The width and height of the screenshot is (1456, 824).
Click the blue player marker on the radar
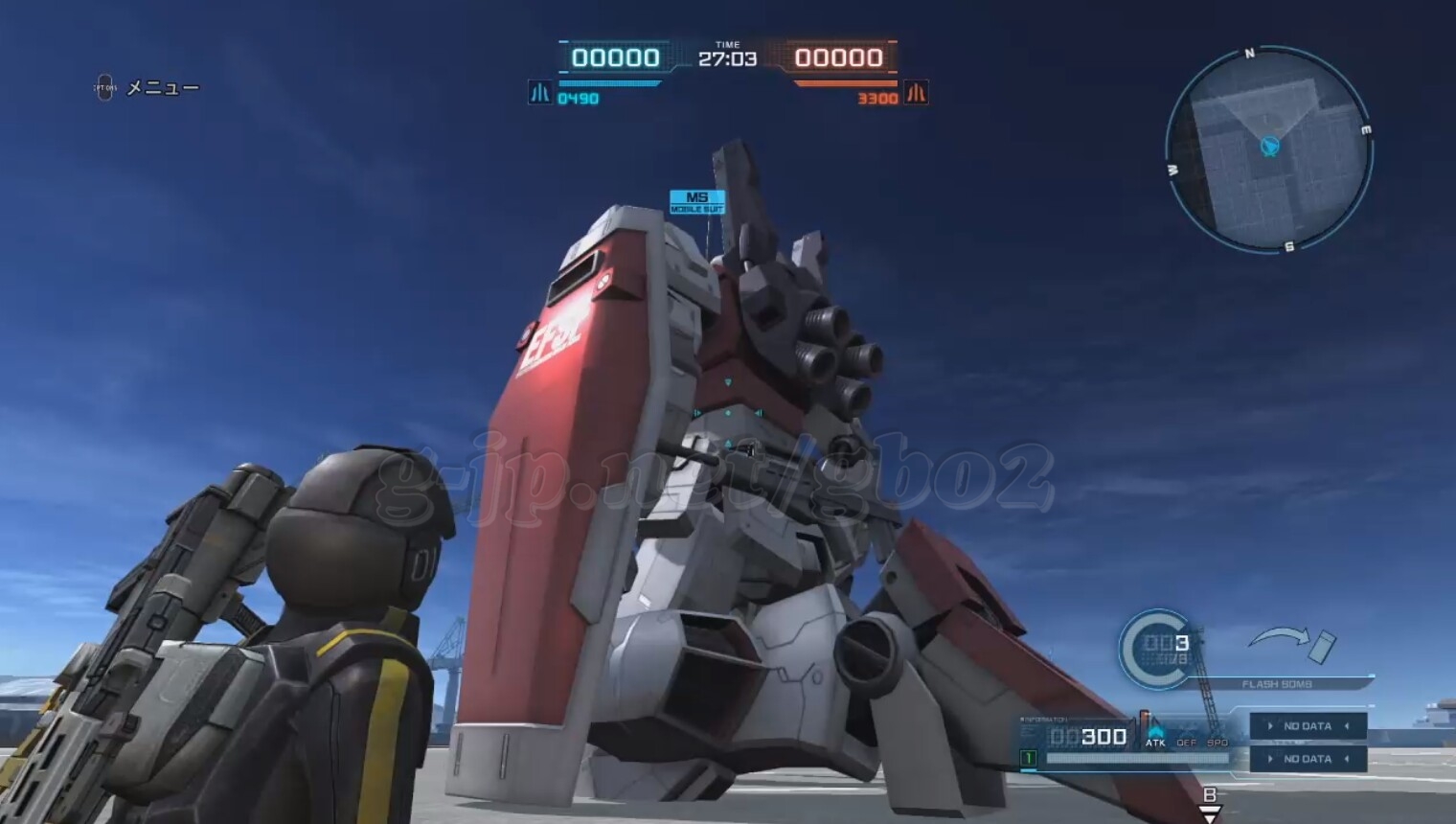tap(1270, 147)
